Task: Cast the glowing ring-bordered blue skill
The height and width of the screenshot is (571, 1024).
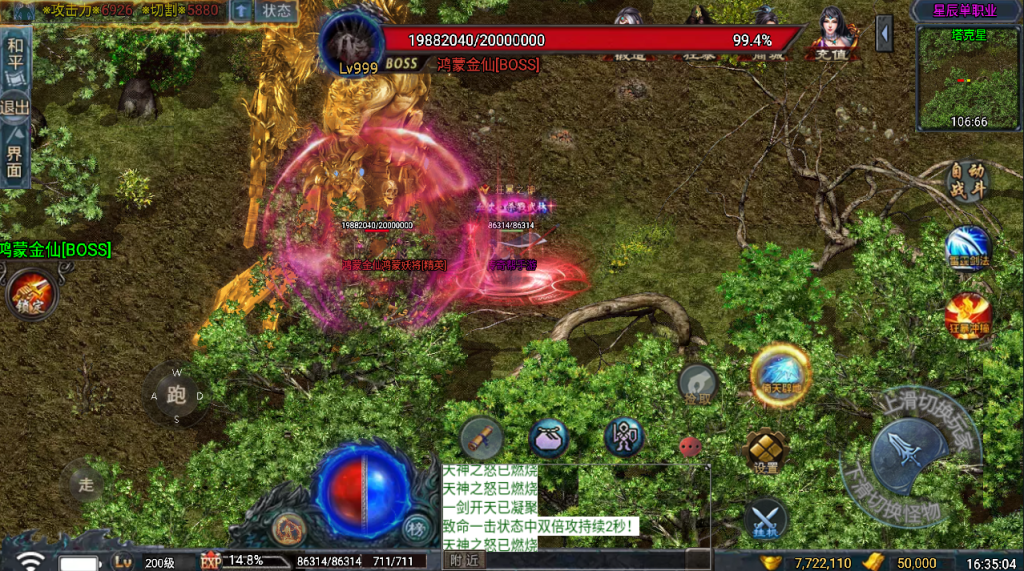Action: coord(780,375)
